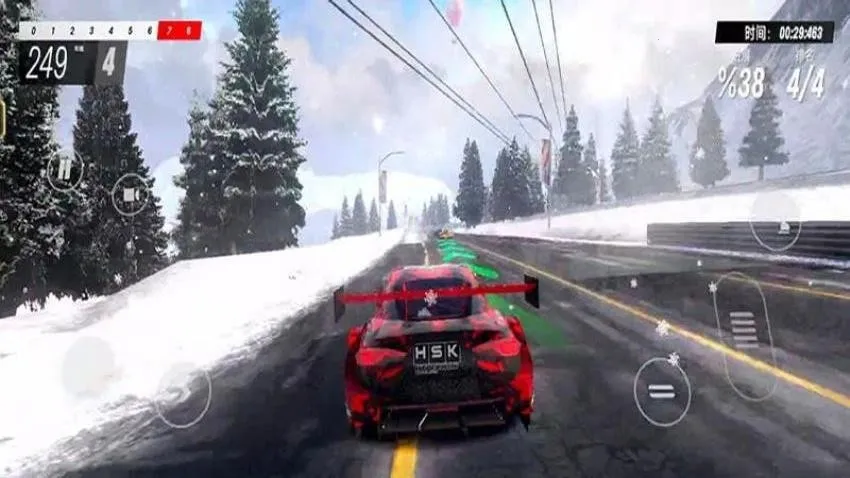The image size is (850, 478).
Task: Hit the round brake button with two bars
Action: tap(662, 391)
